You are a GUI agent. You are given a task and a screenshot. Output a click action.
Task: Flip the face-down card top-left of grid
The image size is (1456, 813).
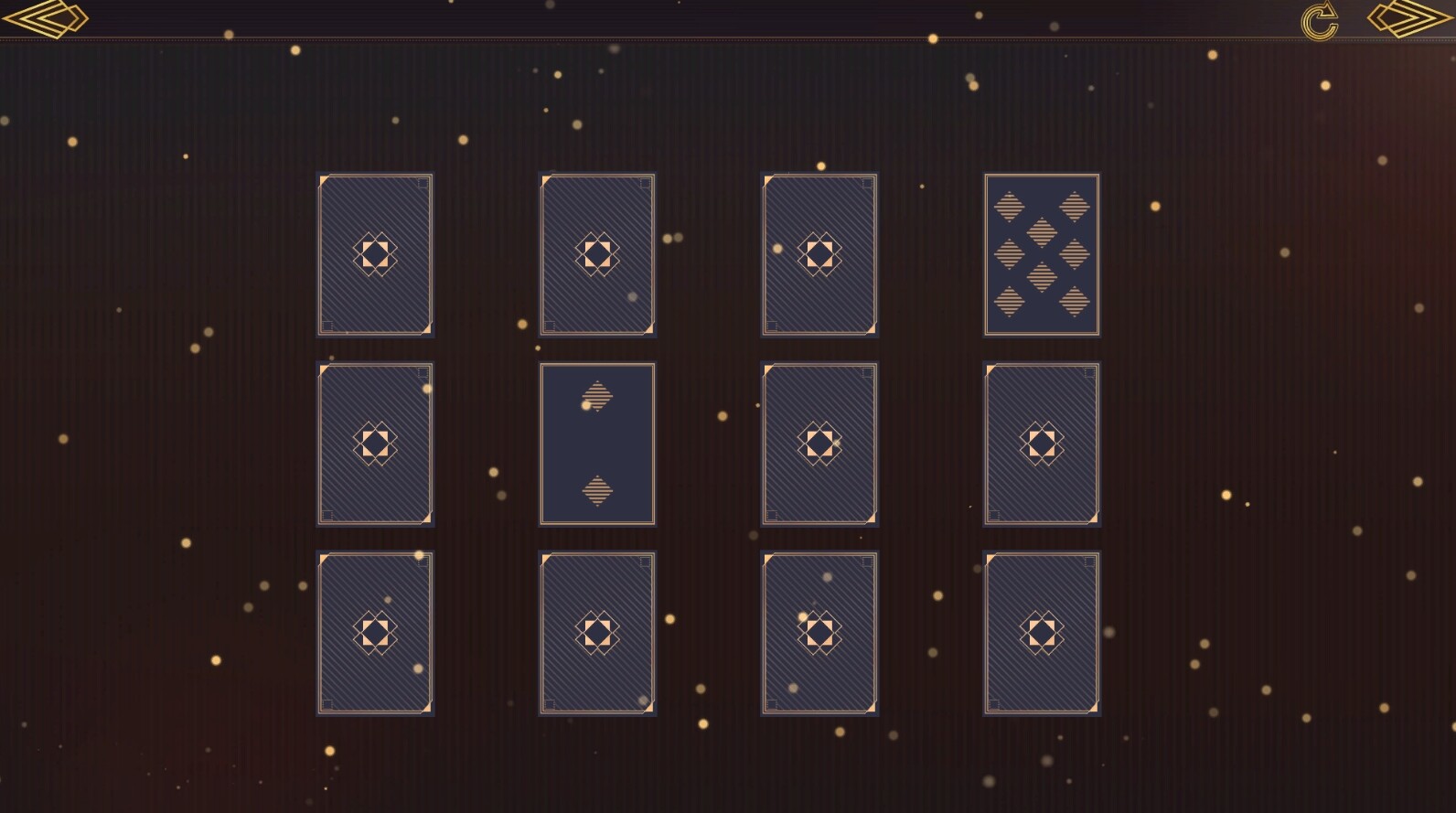375,254
